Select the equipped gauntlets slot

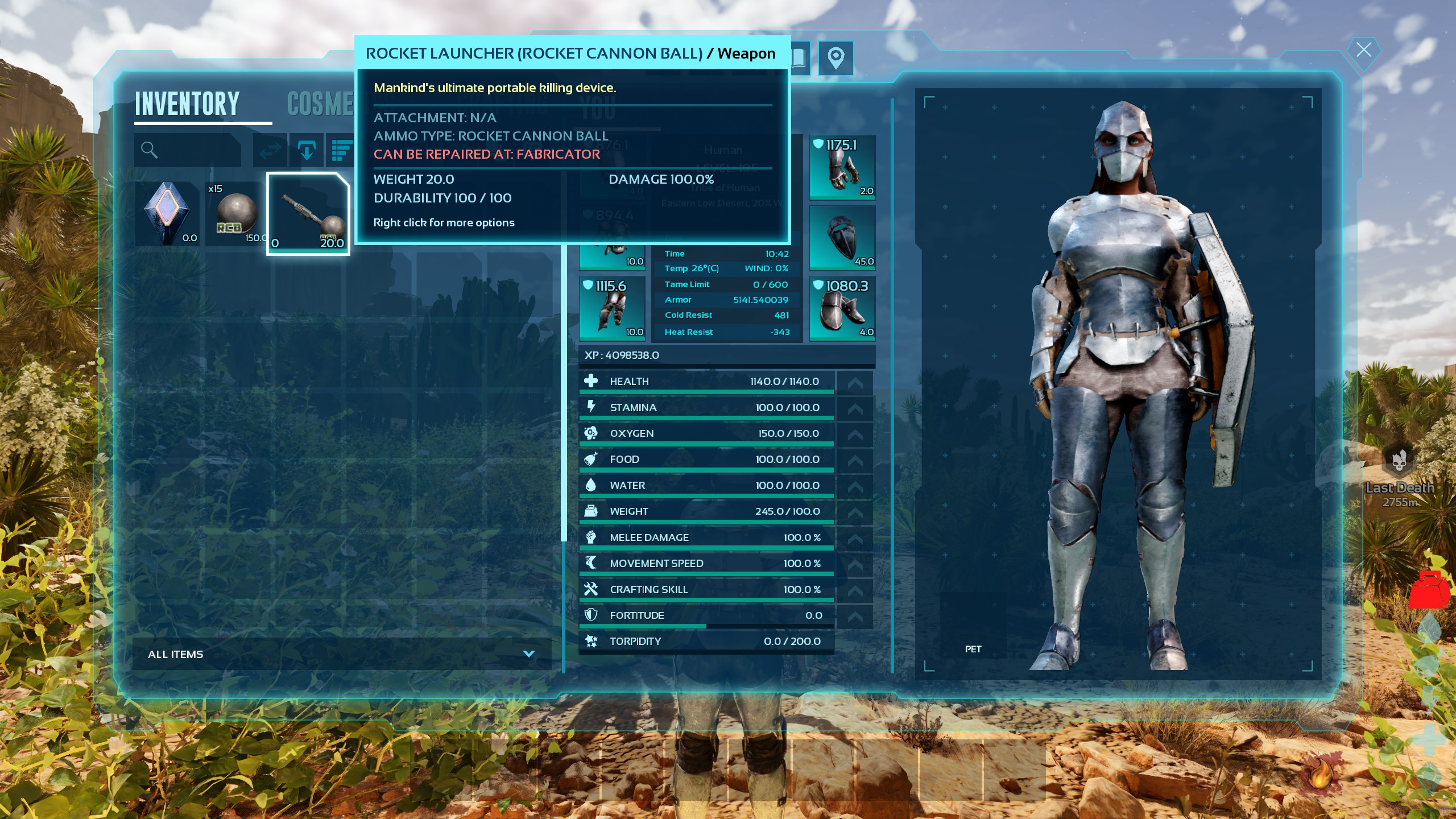(x=842, y=167)
